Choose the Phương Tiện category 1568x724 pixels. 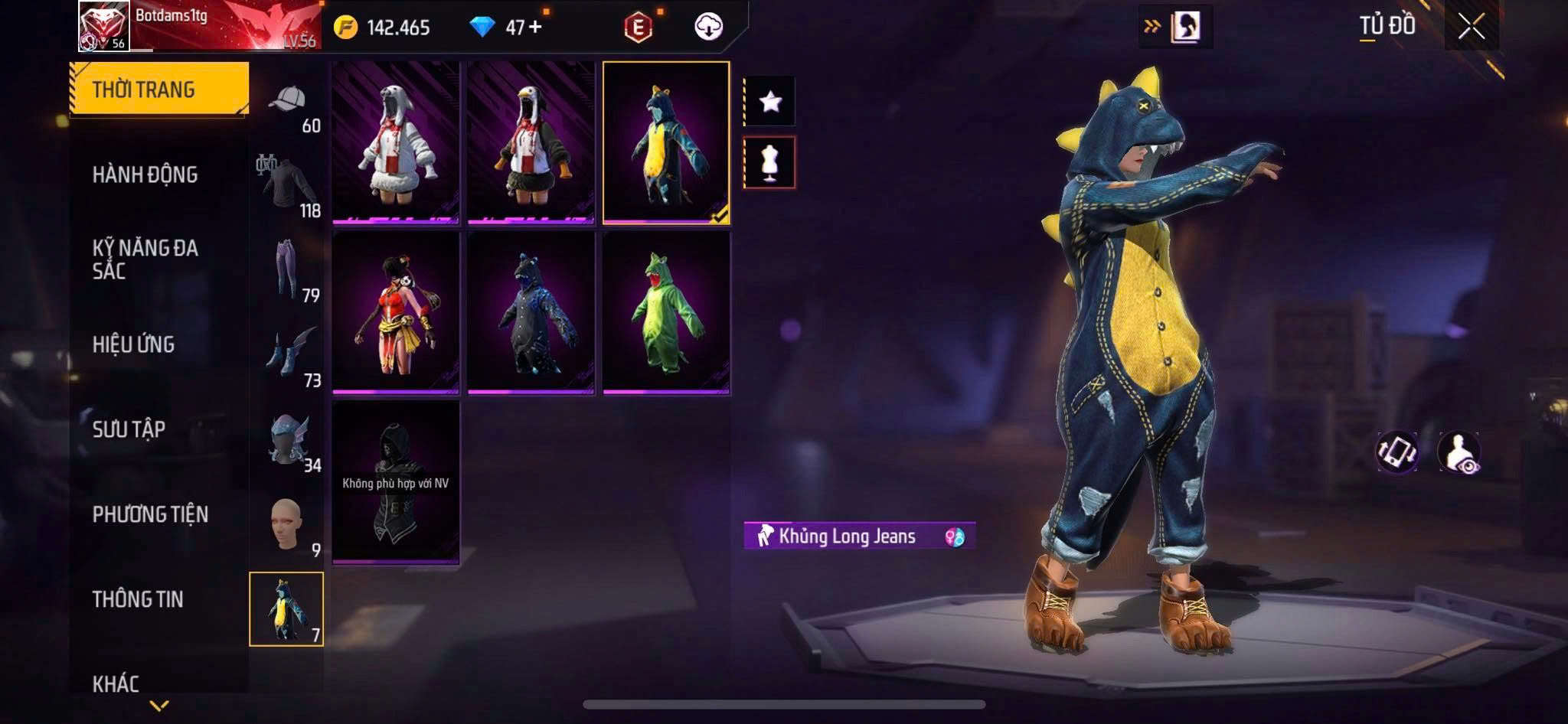(150, 514)
